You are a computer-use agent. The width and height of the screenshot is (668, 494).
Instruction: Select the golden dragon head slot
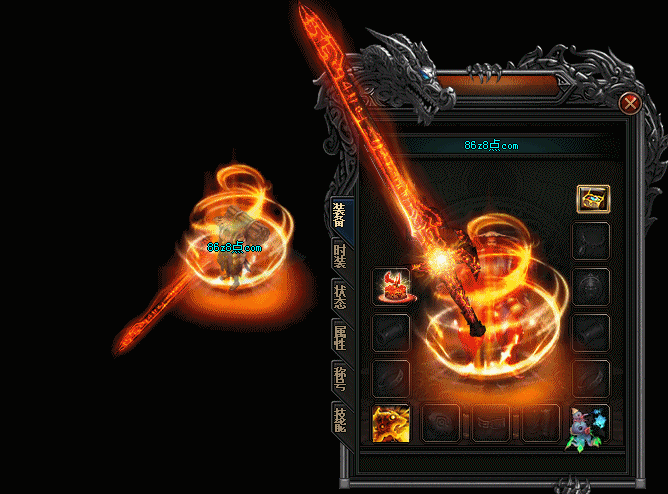click(391, 424)
